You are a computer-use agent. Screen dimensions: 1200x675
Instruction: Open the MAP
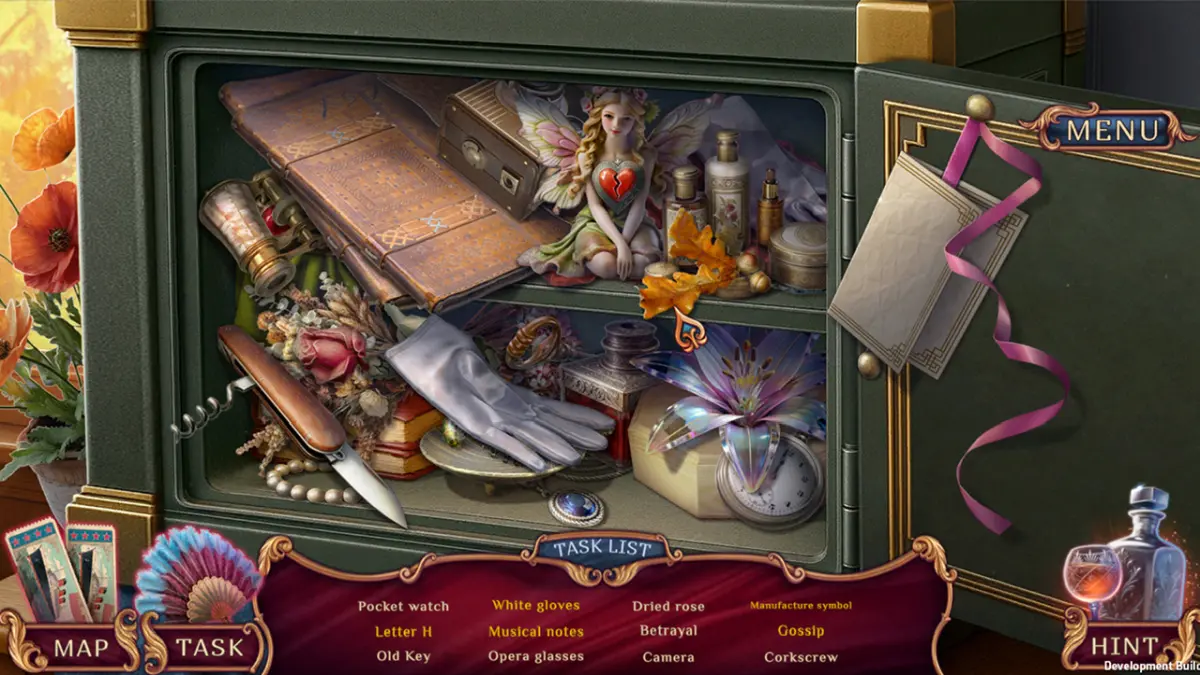[x=81, y=647]
